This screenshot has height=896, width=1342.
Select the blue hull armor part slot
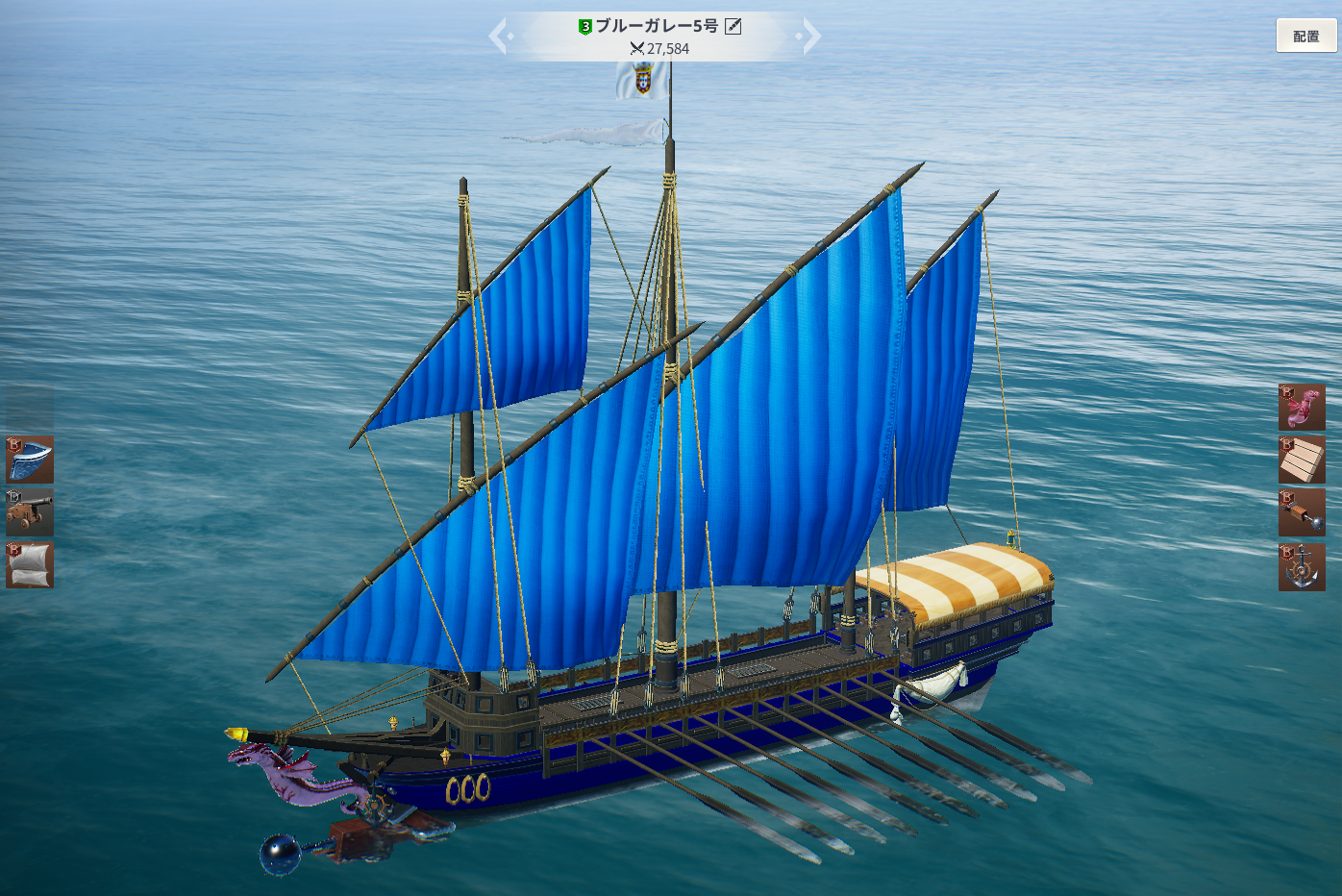[x=30, y=460]
